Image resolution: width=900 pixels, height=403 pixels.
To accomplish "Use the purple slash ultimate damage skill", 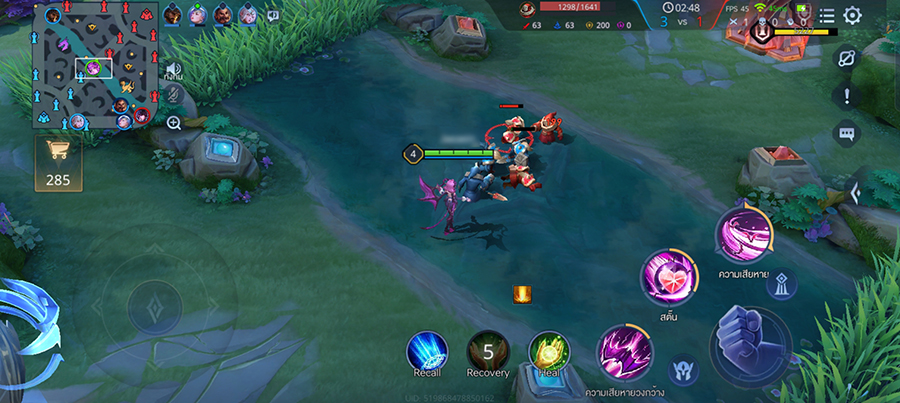I will click(x=742, y=234).
